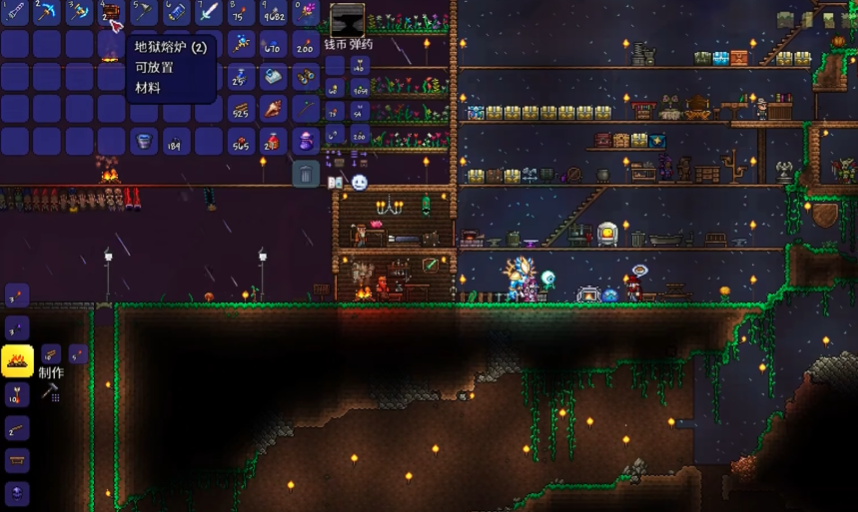Select the pink magic staff in hotbar slot 0
858x512 pixels.
click(x=306, y=13)
